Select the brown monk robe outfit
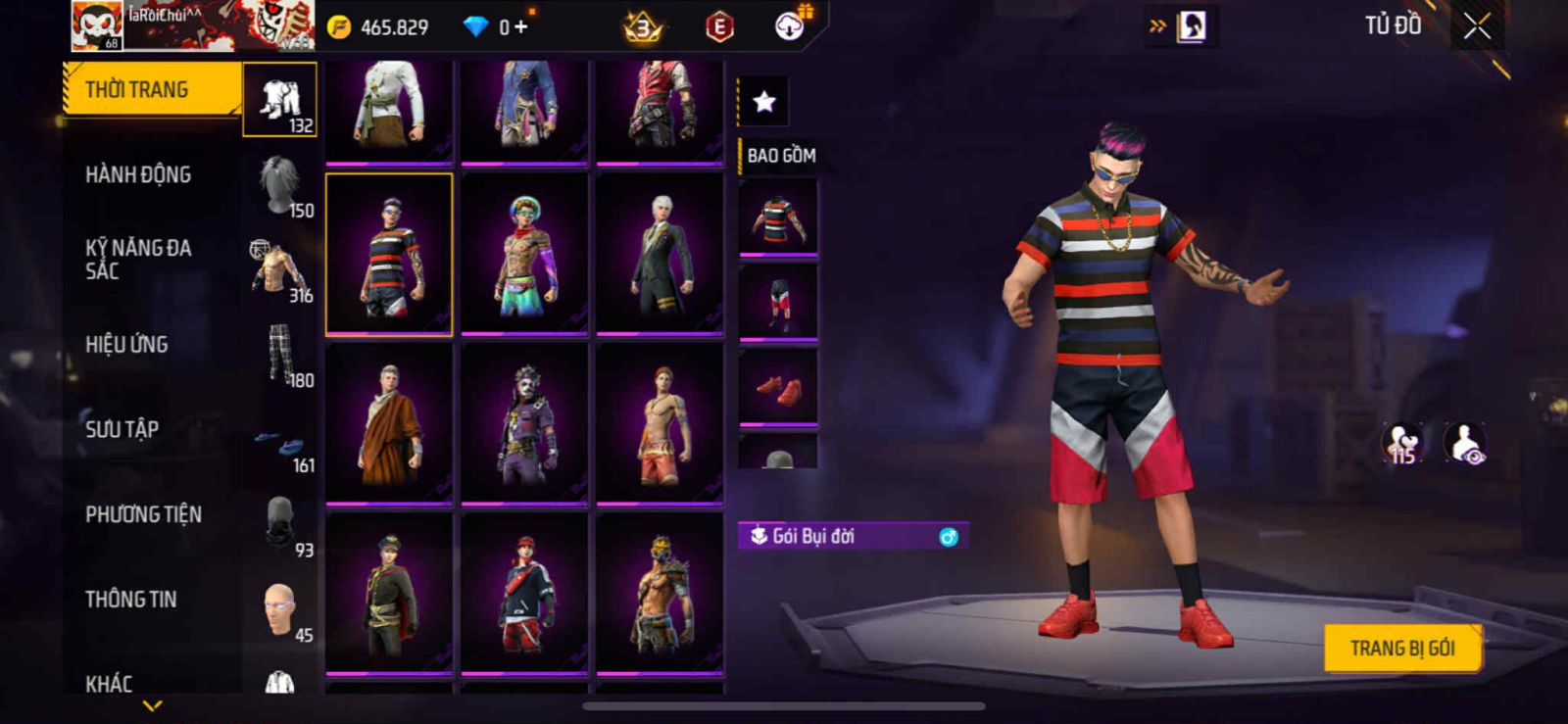 389,424
